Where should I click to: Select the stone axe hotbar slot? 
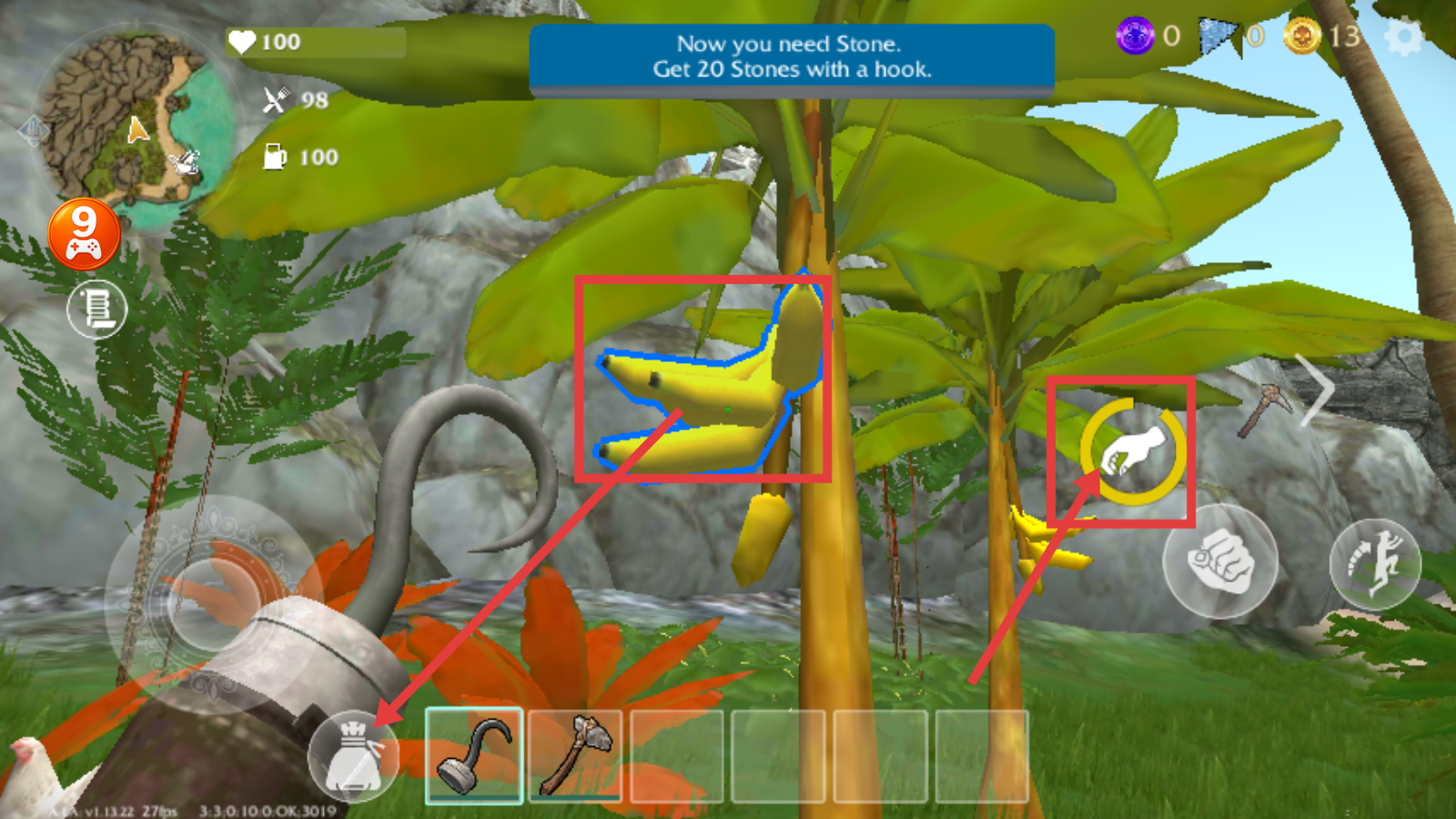point(575,755)
